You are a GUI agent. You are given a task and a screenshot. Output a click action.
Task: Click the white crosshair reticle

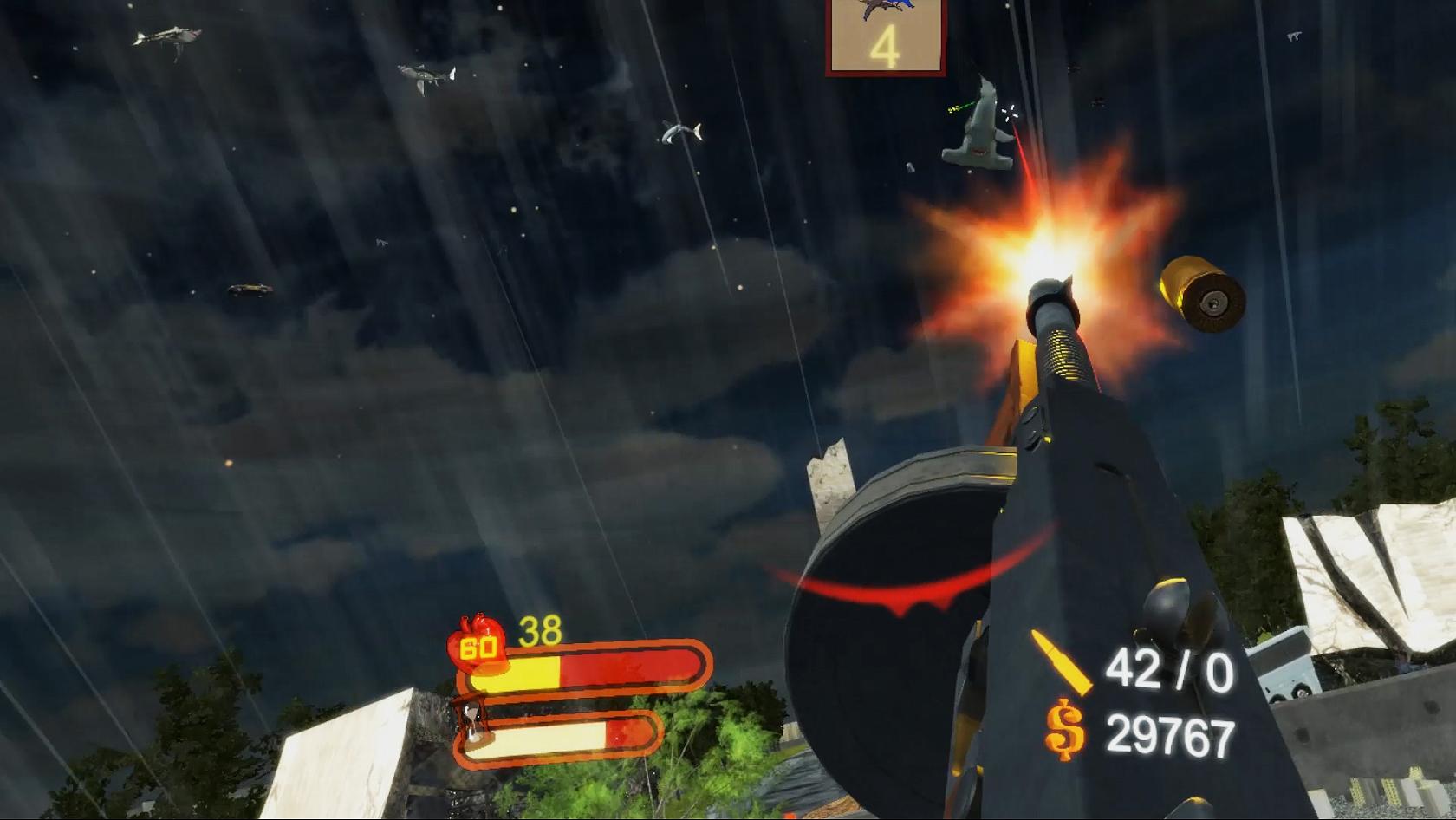(1011, 111)
